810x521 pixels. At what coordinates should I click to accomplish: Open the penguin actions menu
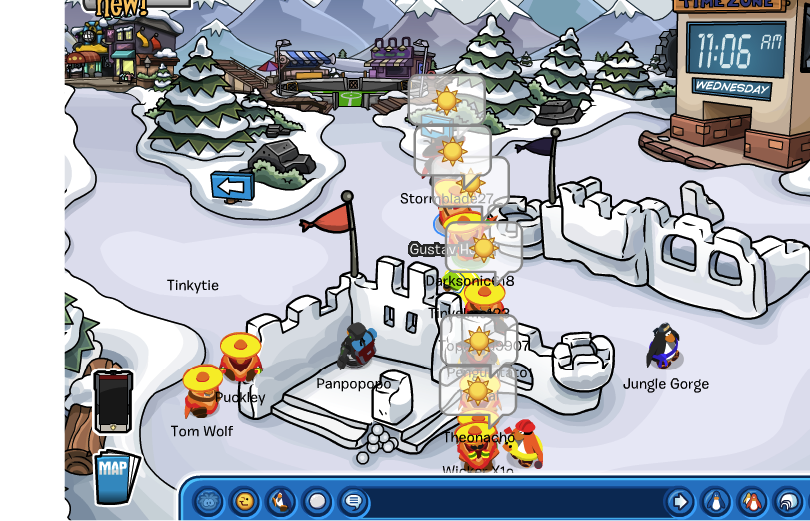[x=280, y=501]
